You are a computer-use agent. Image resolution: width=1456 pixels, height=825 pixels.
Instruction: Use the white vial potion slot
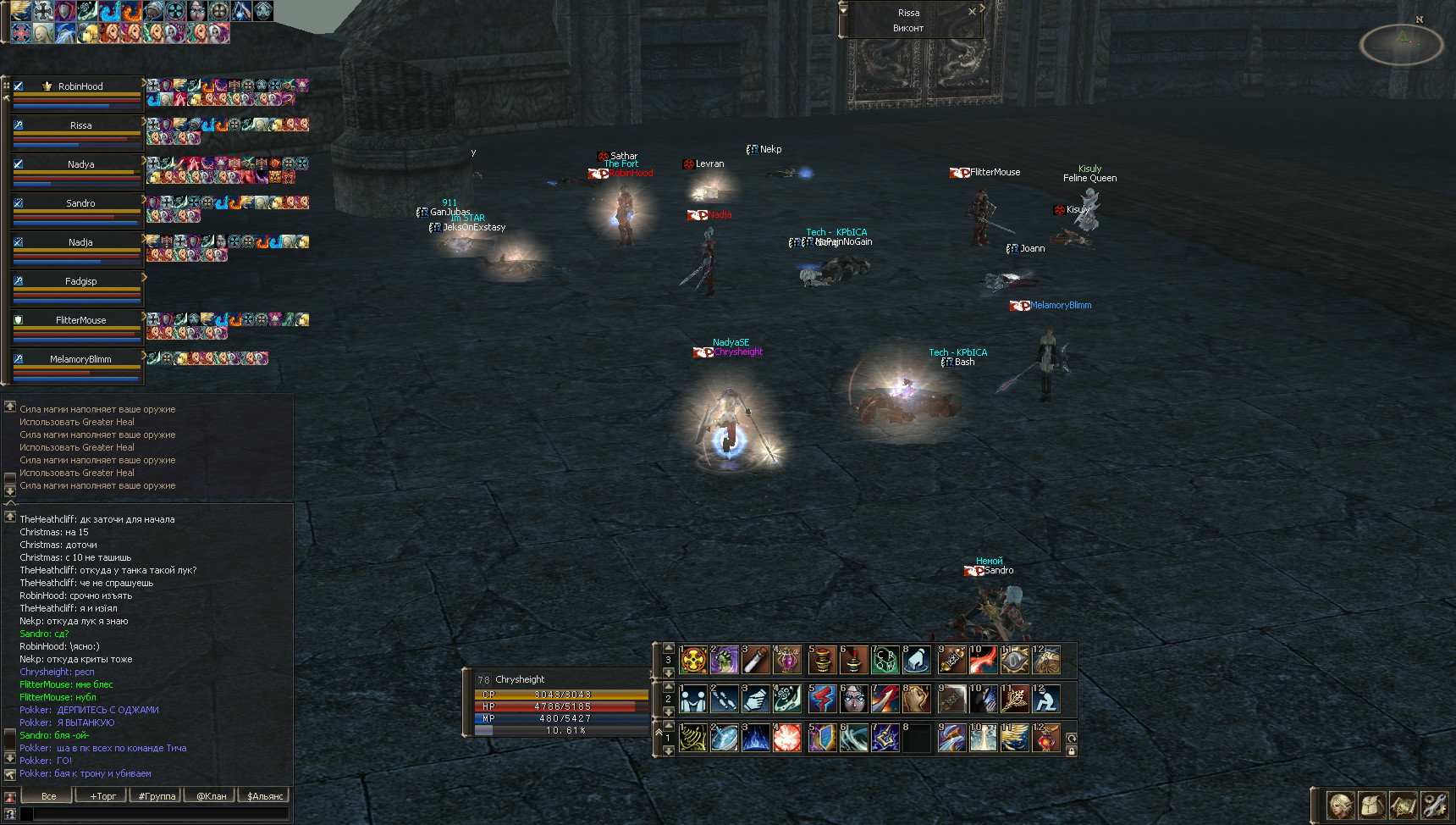756,660
